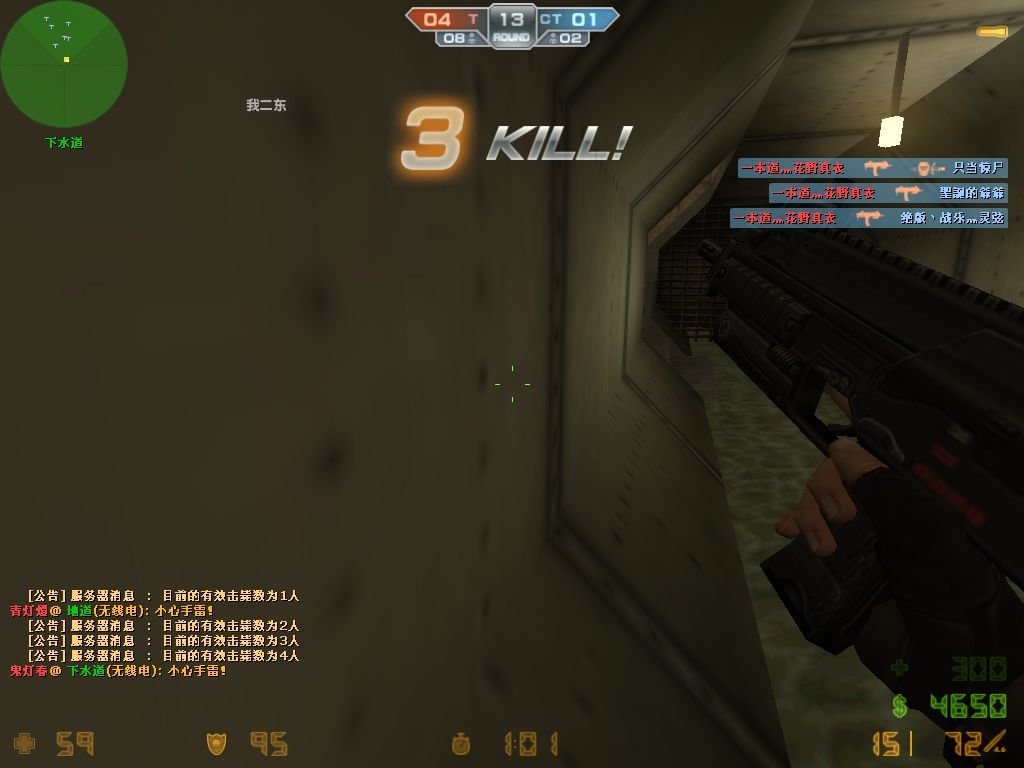Click the 鬼灯春 radio chat message
This screenshot has height=768, width=1024.
(x=118, y=670)
